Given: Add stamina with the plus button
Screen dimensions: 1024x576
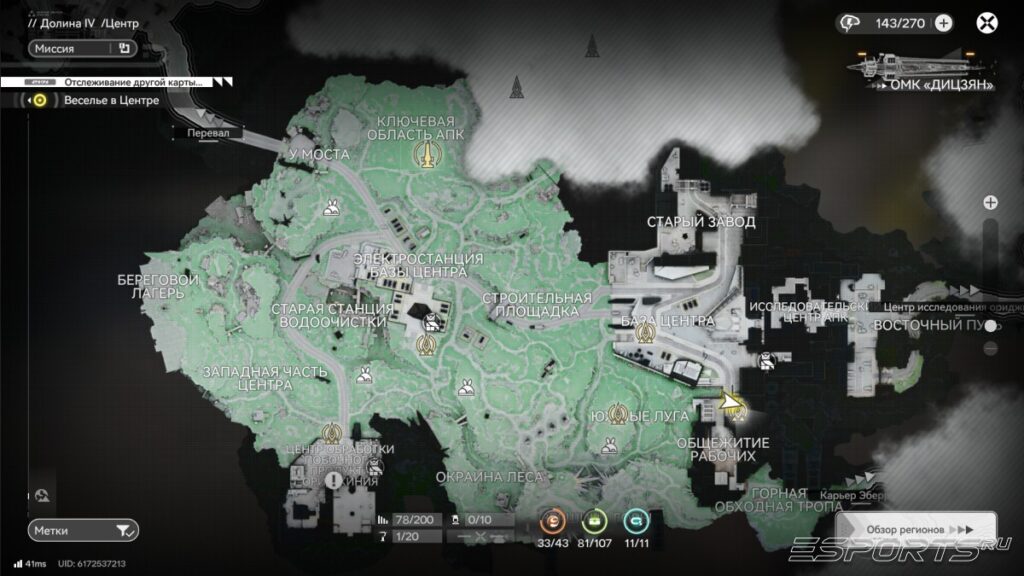Looking at the screenshot, I should 943,23.
